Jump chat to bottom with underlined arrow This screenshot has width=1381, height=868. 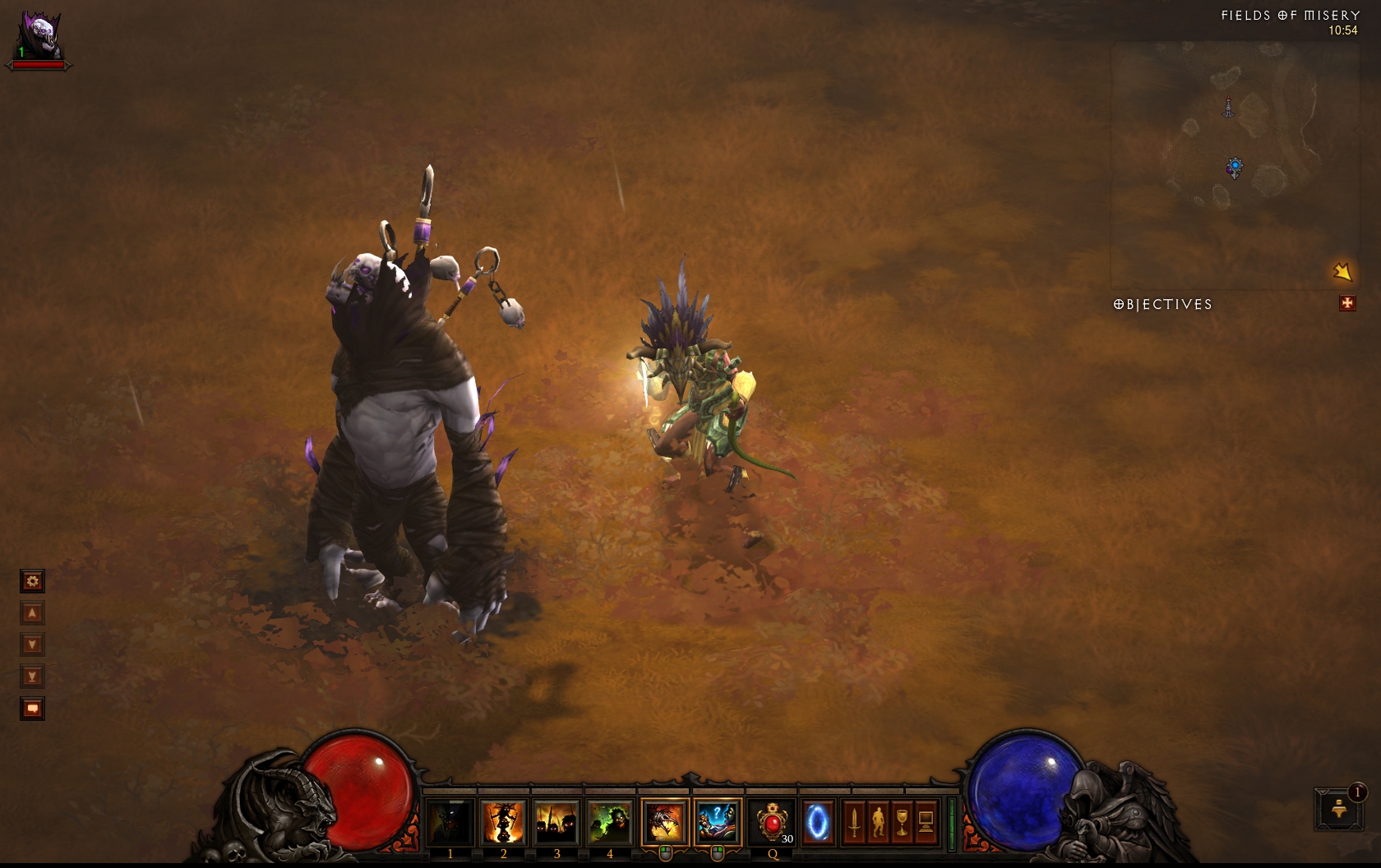(32, 676)
